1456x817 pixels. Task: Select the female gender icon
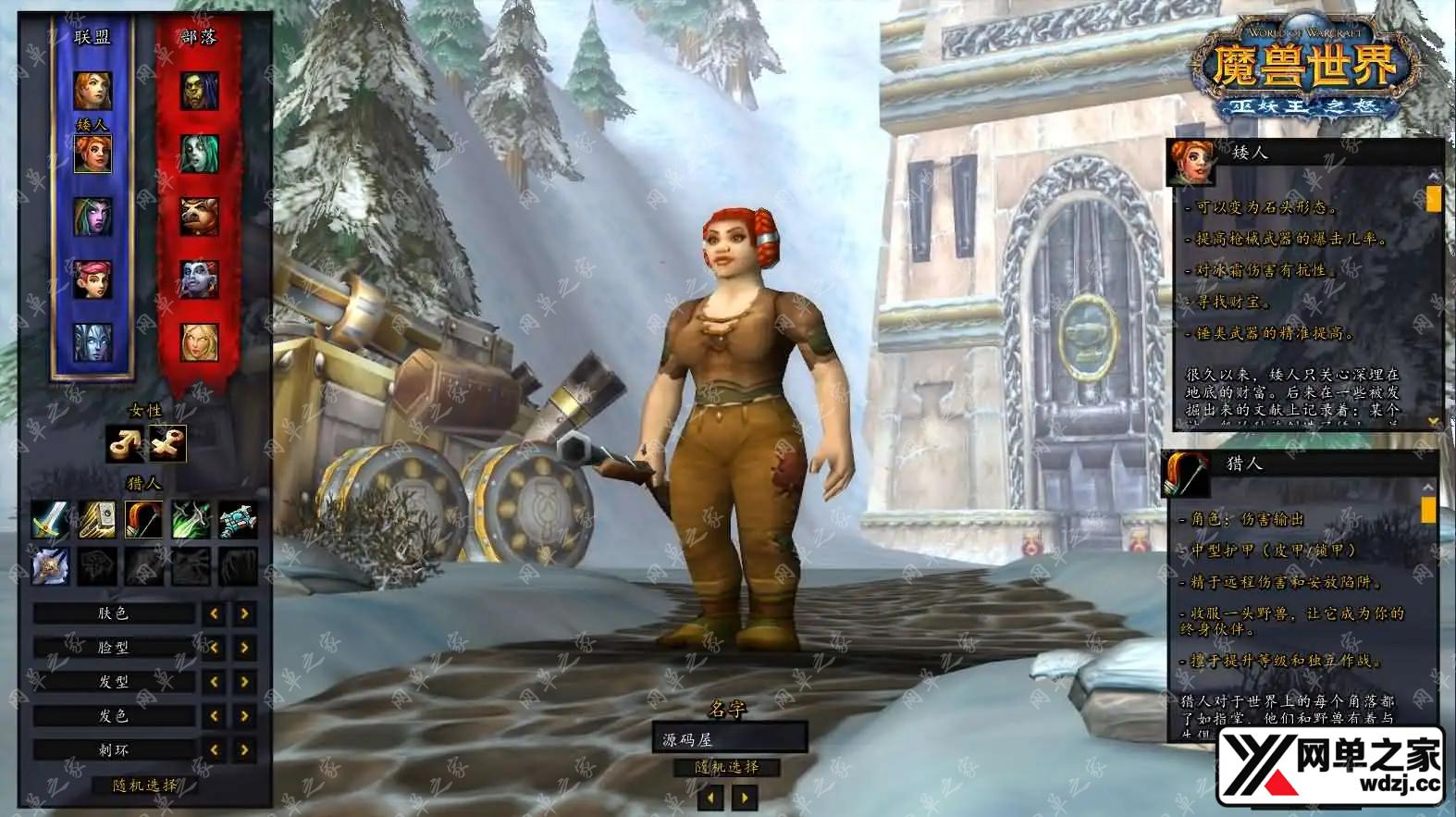[x=167, y=444]
